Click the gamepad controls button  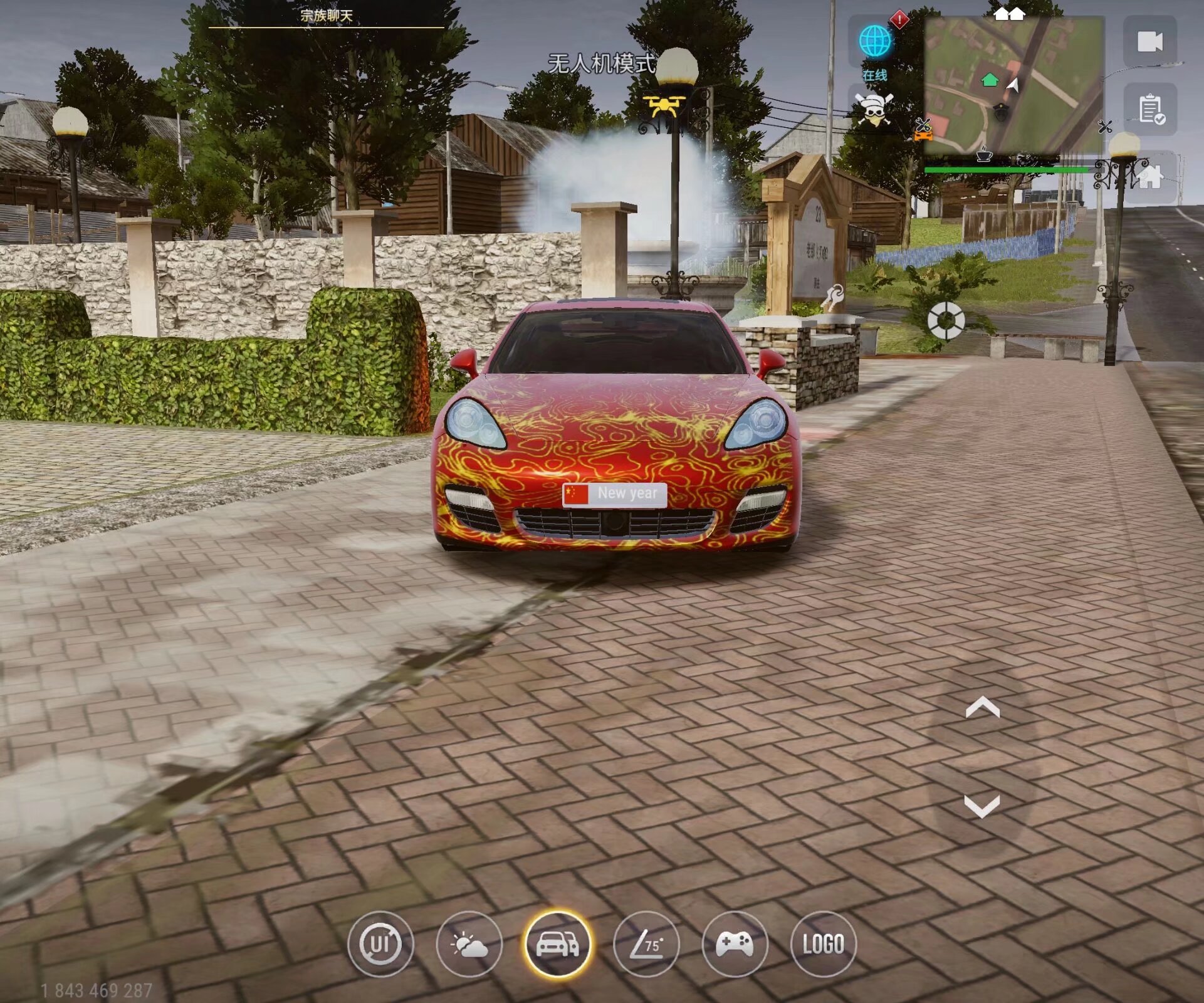click(735, 944)
